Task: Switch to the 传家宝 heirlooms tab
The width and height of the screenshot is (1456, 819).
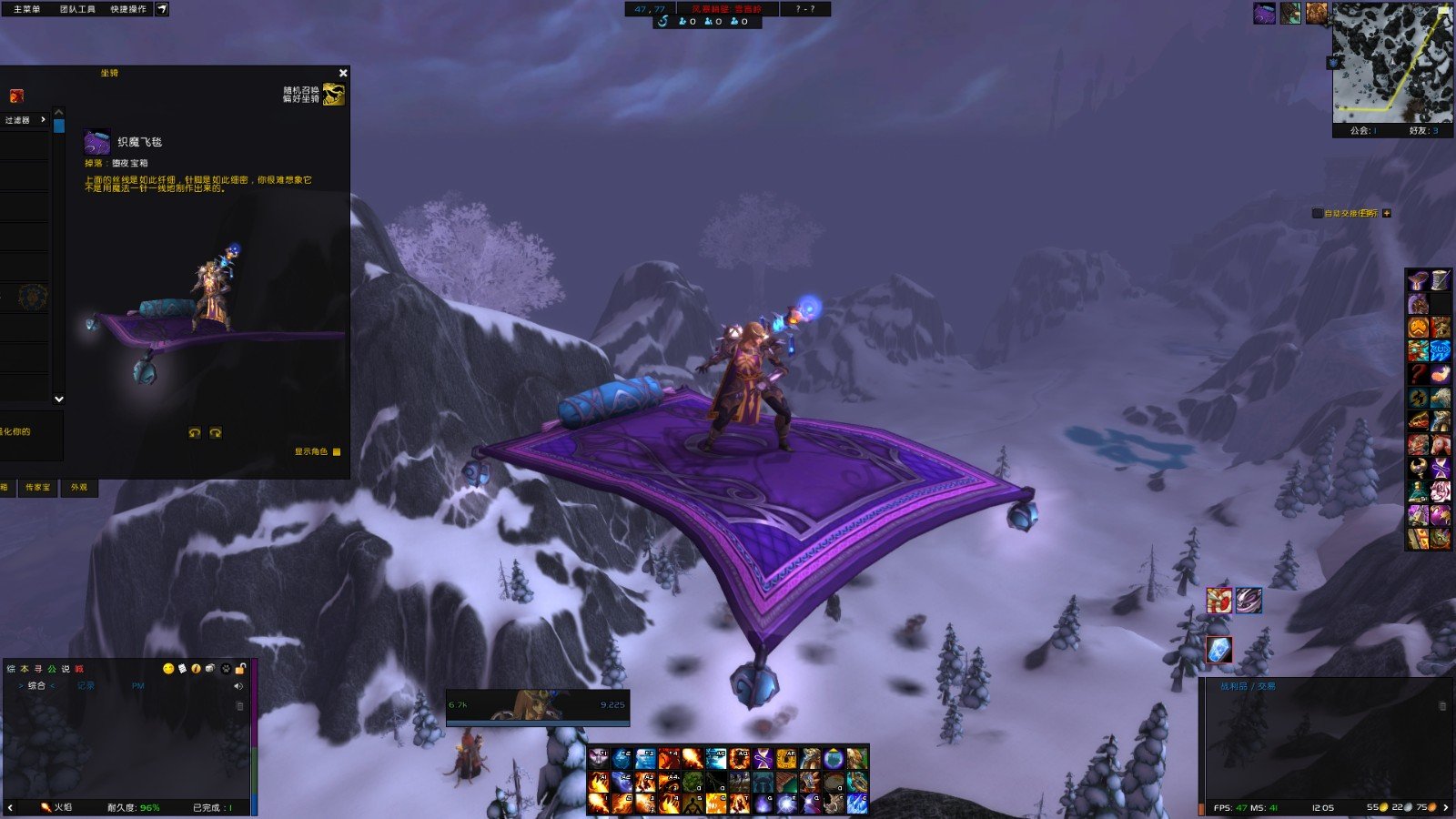Action: [x=38, y=488]
